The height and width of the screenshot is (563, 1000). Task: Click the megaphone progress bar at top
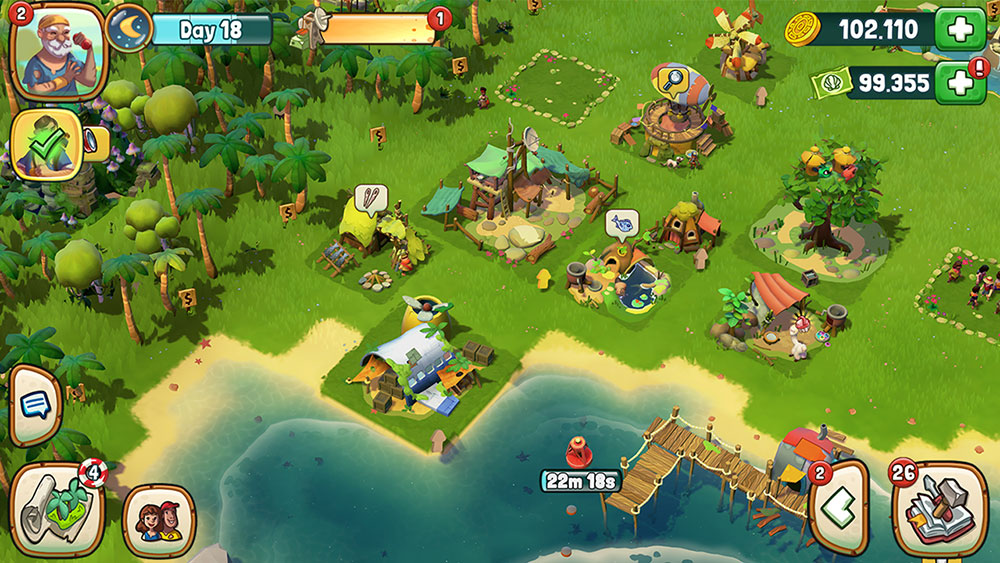point(377,29)
